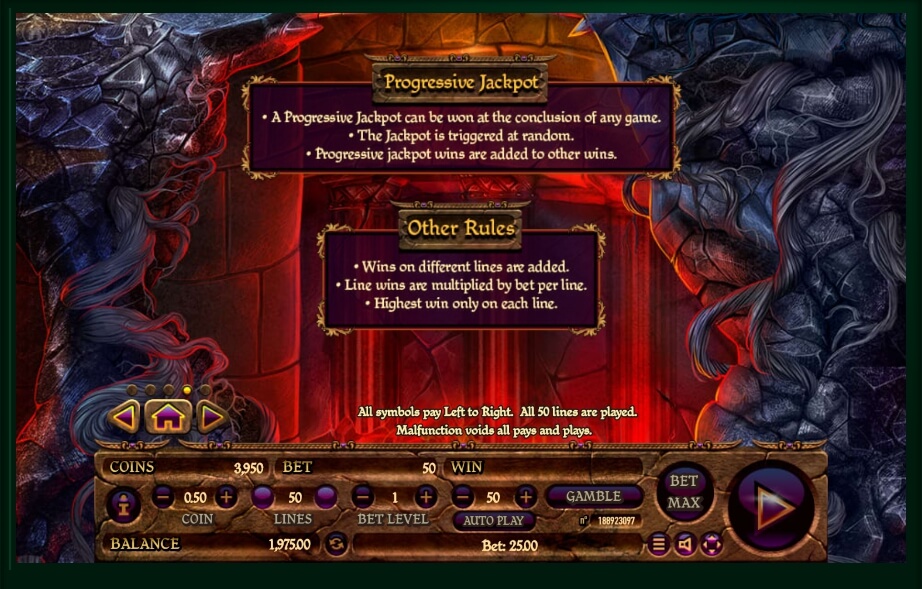Open the three-line menu icon
922x589 pixels.
[x=658, y=545]
